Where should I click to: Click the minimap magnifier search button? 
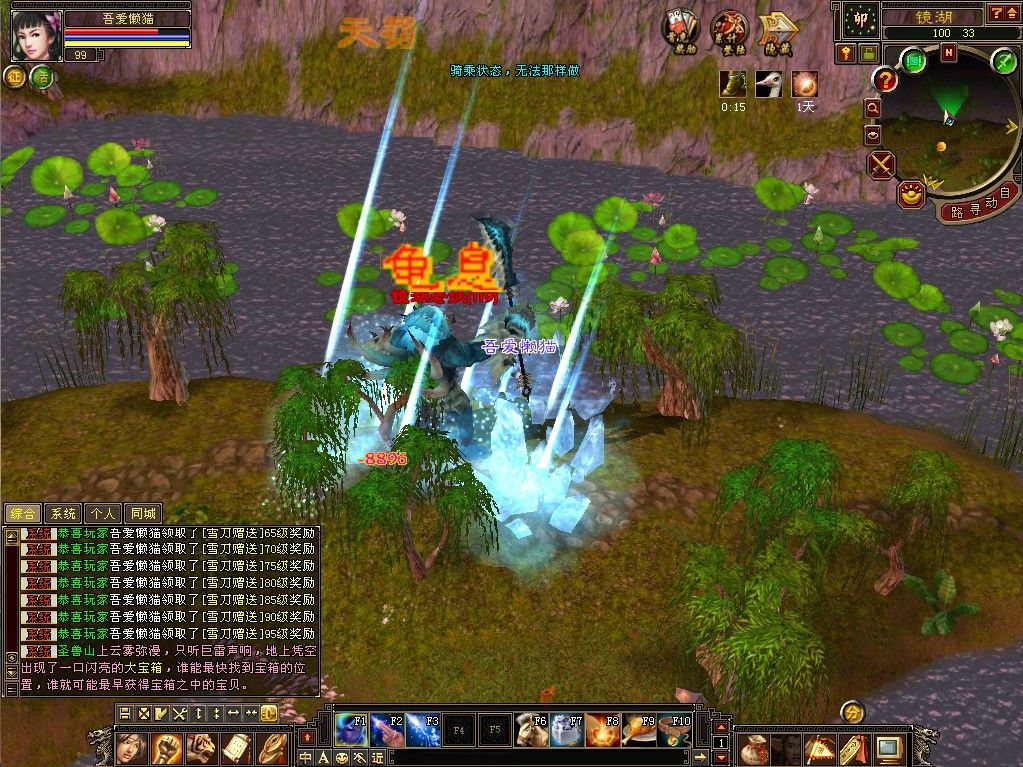[872, 107]
